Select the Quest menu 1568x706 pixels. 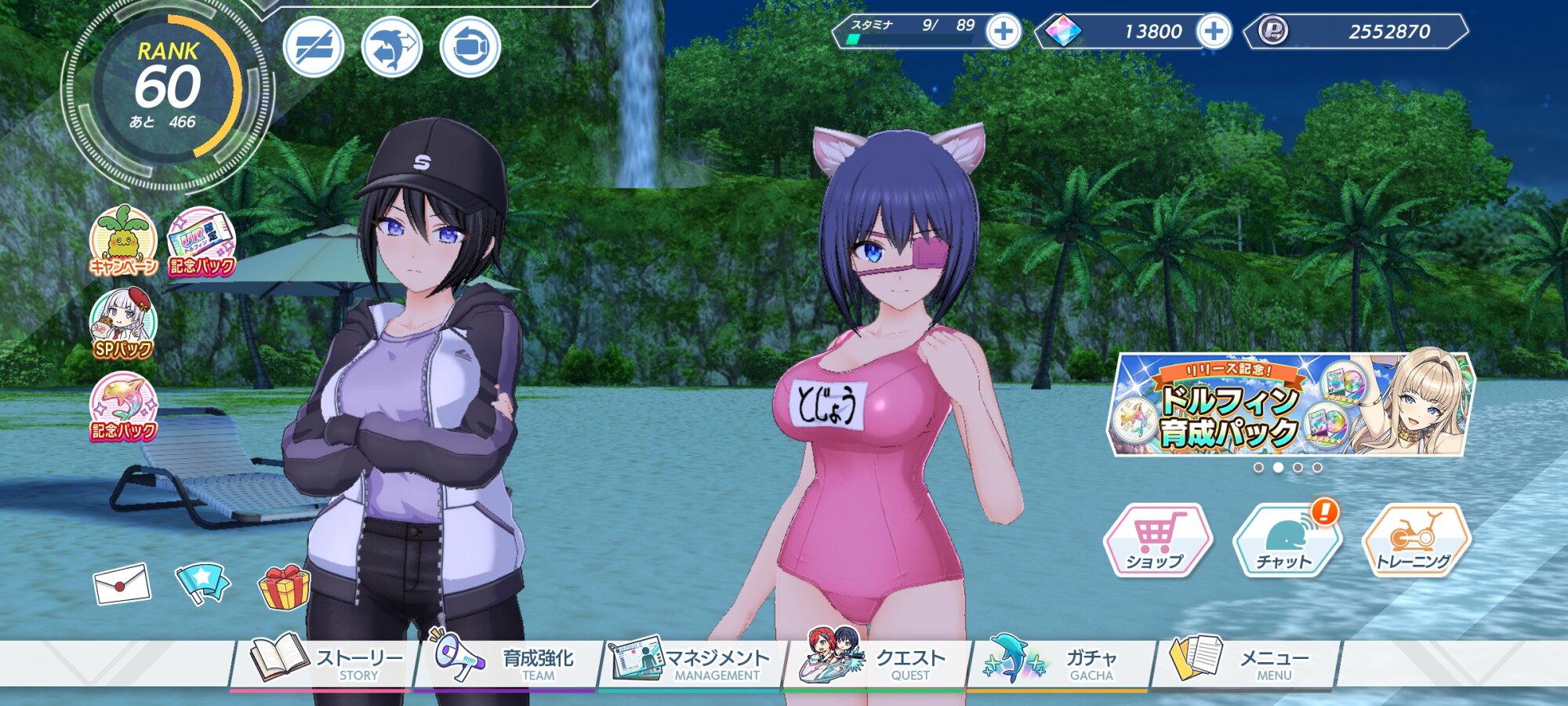pyautogui.click(x=877, y=663)
